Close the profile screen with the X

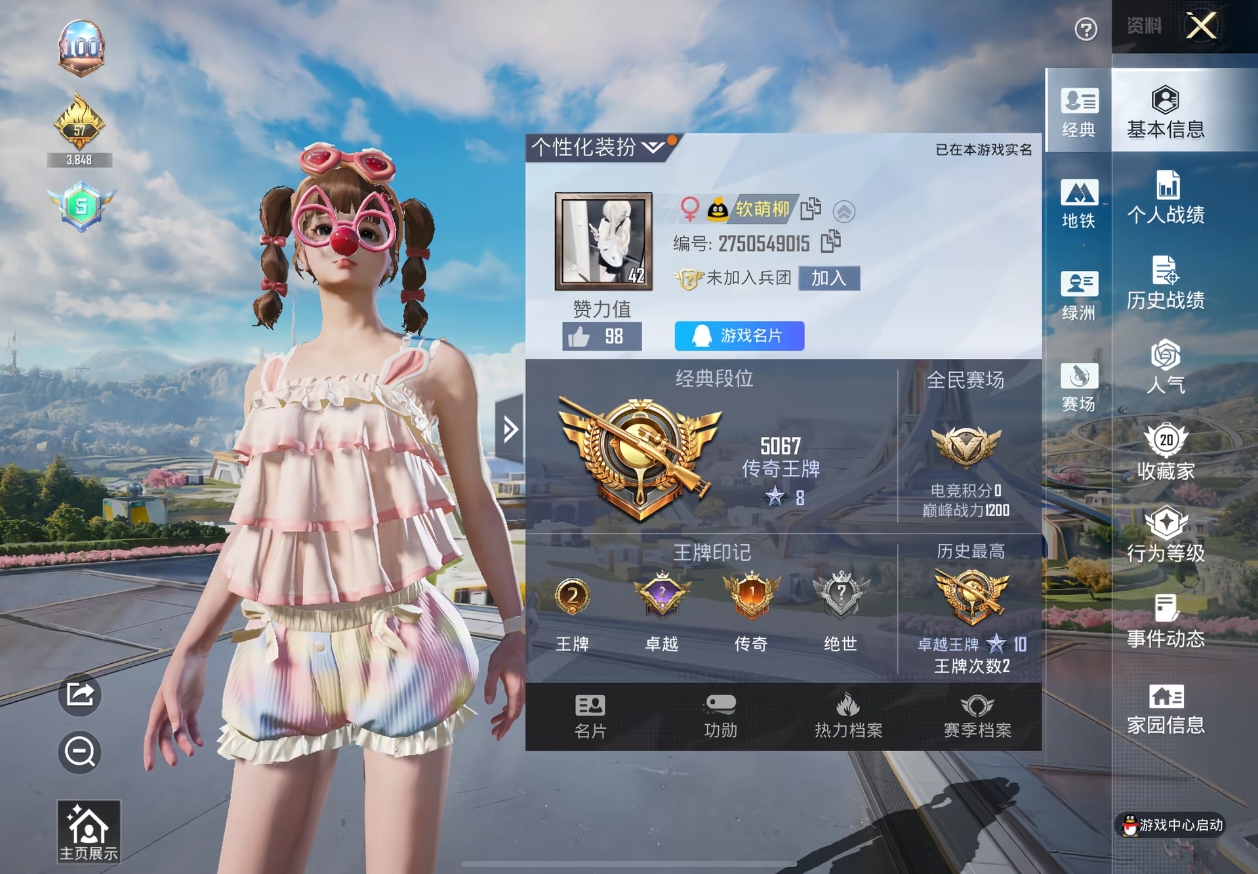click(x=1201, y=27)
